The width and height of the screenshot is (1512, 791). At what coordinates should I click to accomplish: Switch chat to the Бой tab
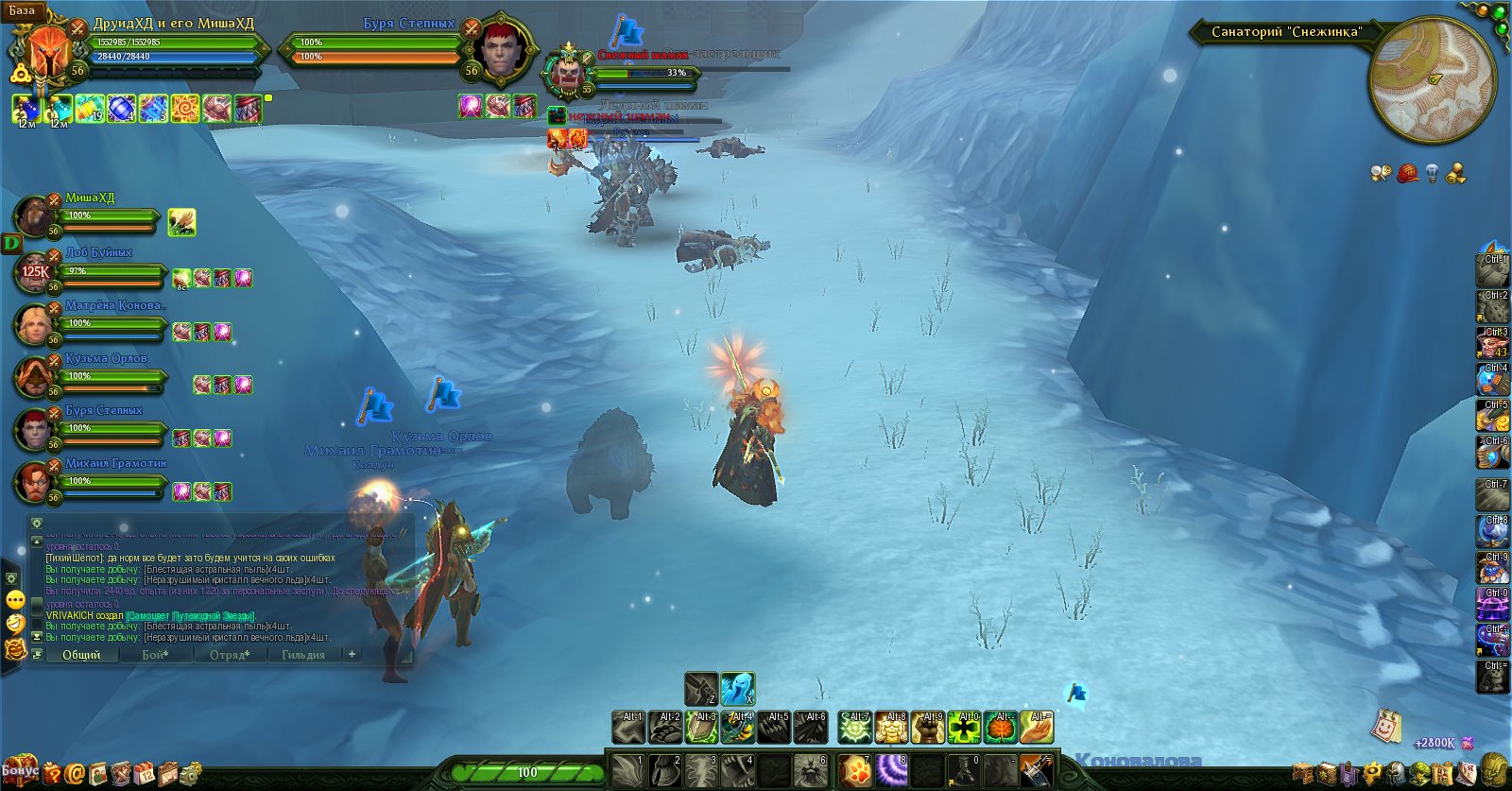[x=155, y=654]
